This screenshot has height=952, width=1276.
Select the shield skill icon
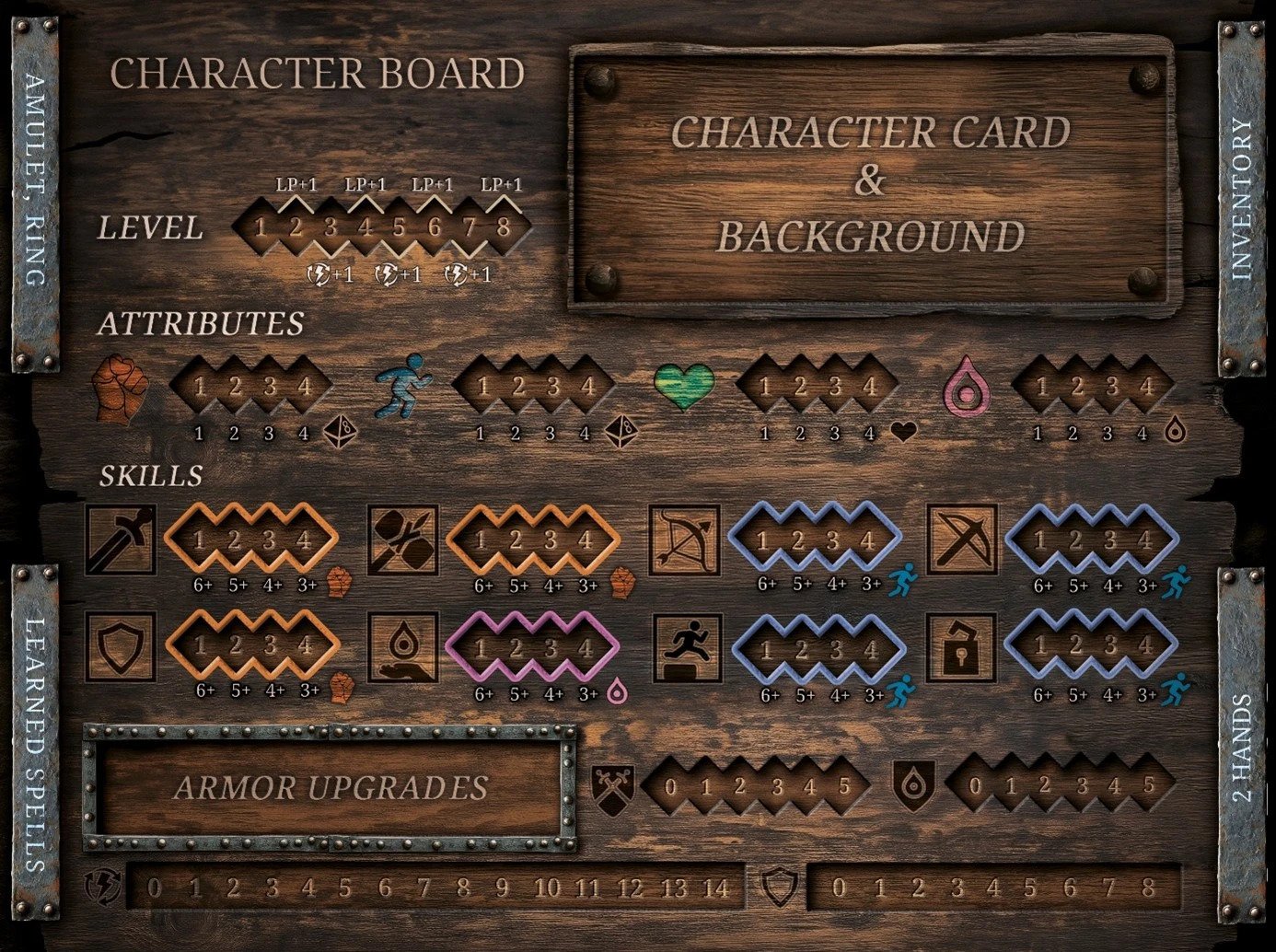(121, 648)
